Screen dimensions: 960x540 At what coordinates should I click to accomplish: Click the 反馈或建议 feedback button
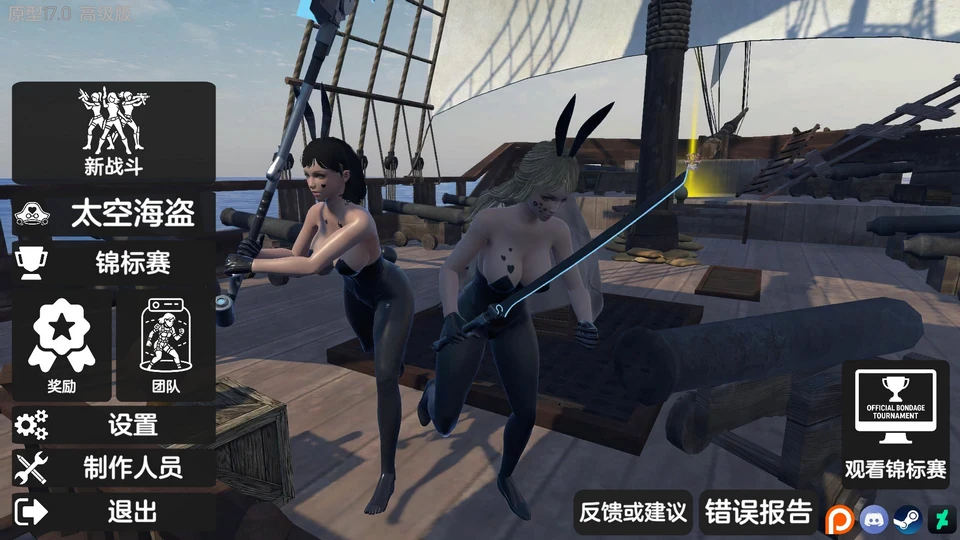point(634,513)
